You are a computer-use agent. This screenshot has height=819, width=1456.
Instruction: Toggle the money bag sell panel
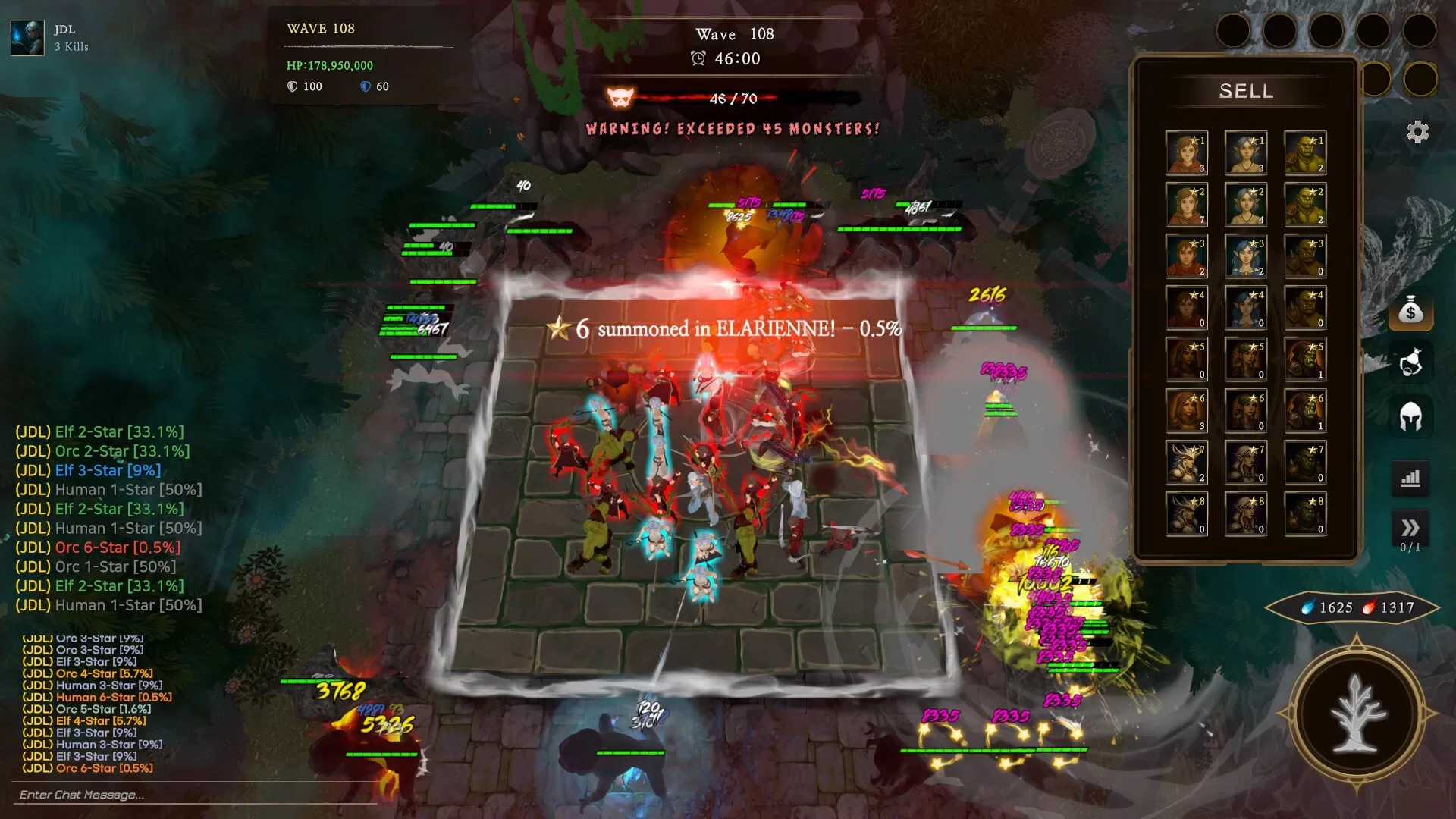1410,311
